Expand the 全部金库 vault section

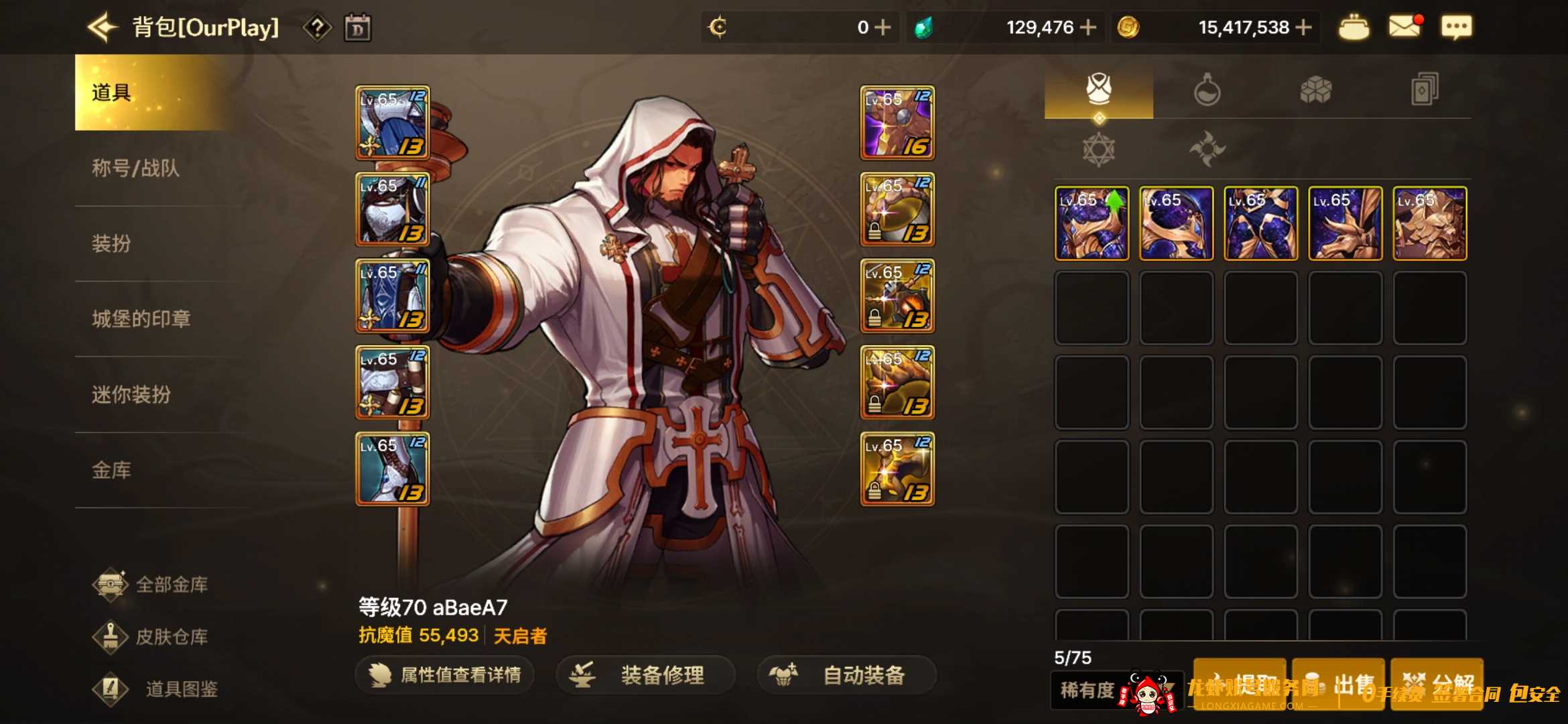(154, 583)
